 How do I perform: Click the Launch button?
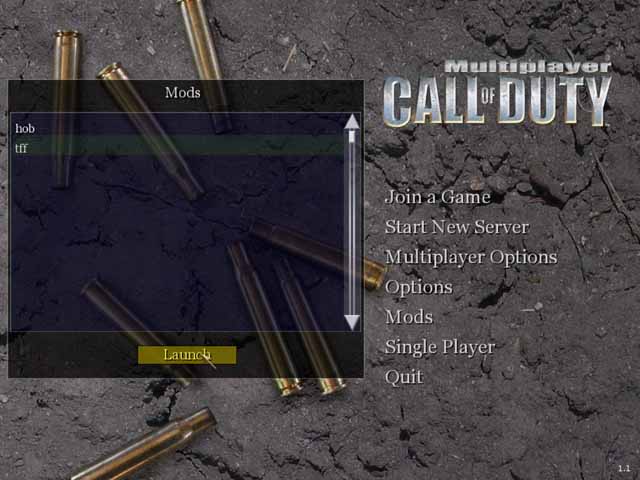tap(187, 355)
